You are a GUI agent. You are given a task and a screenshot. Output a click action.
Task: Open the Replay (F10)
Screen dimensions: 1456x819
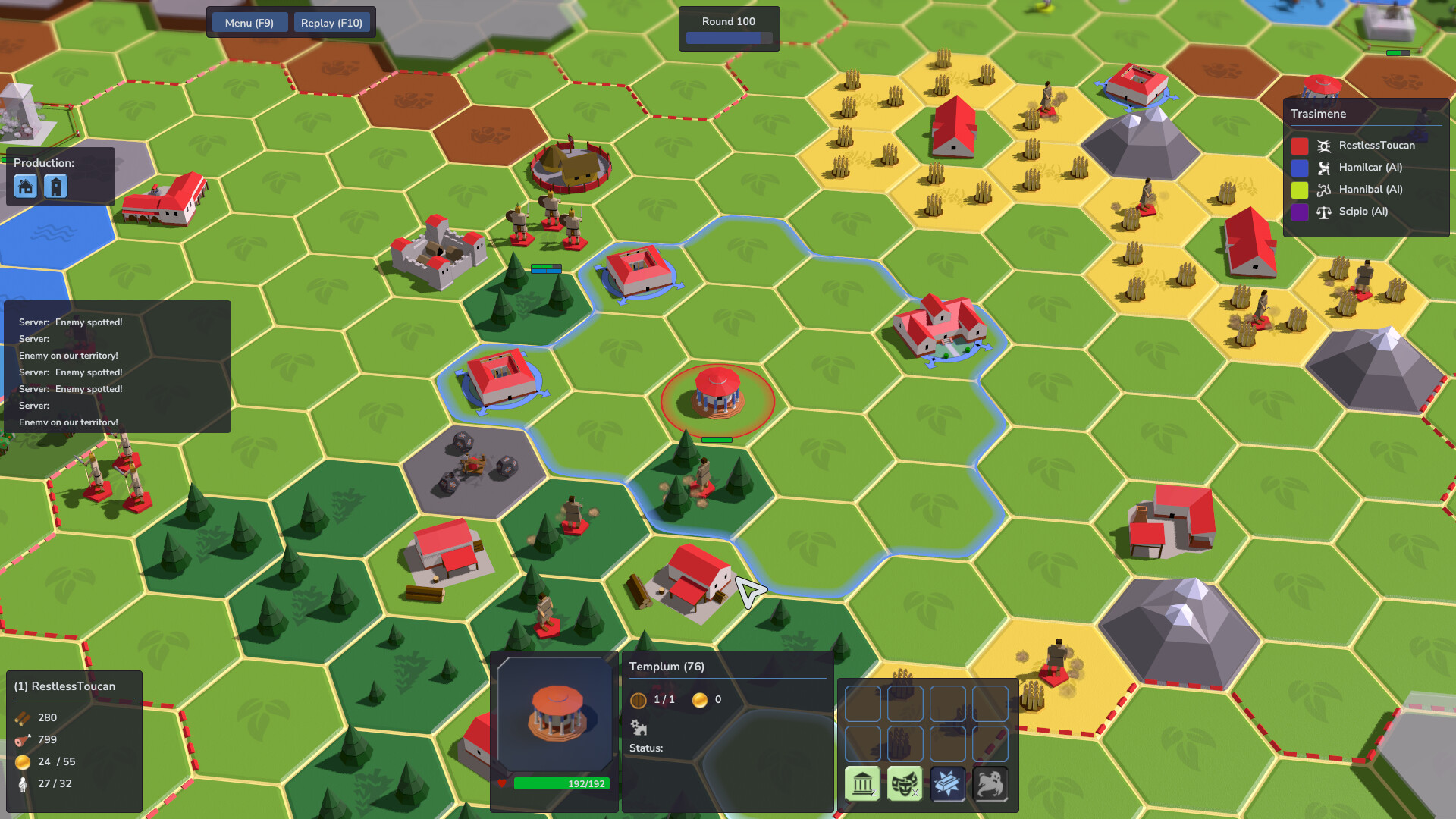click(x=331, y=22)
